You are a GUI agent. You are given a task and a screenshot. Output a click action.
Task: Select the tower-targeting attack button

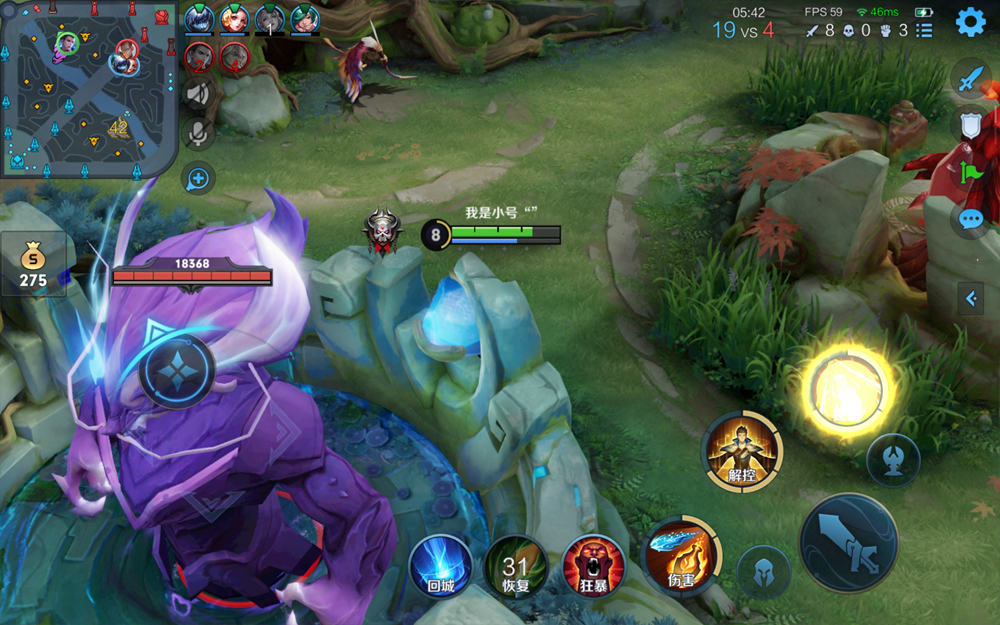coord(893,460)
